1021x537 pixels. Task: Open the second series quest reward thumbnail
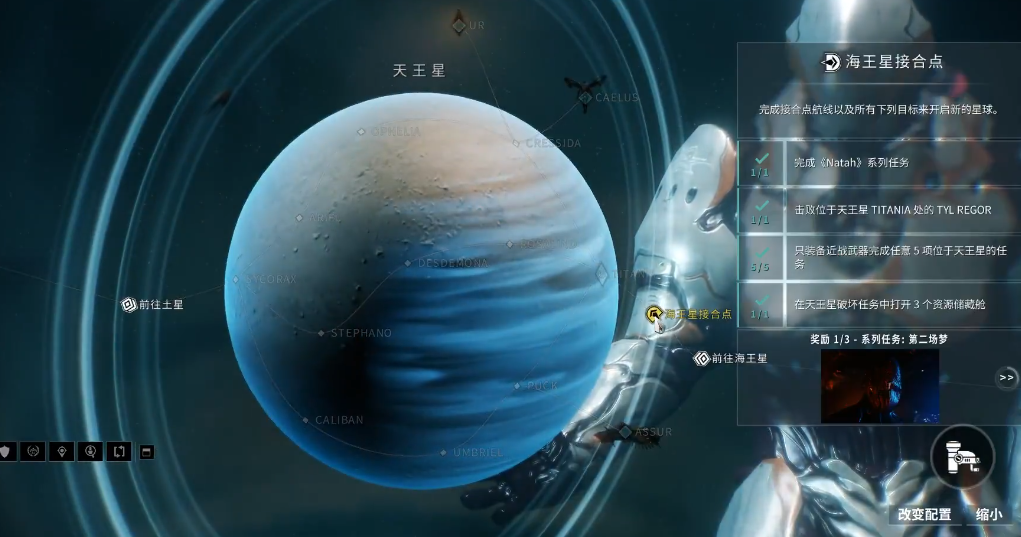pos(879,386)
